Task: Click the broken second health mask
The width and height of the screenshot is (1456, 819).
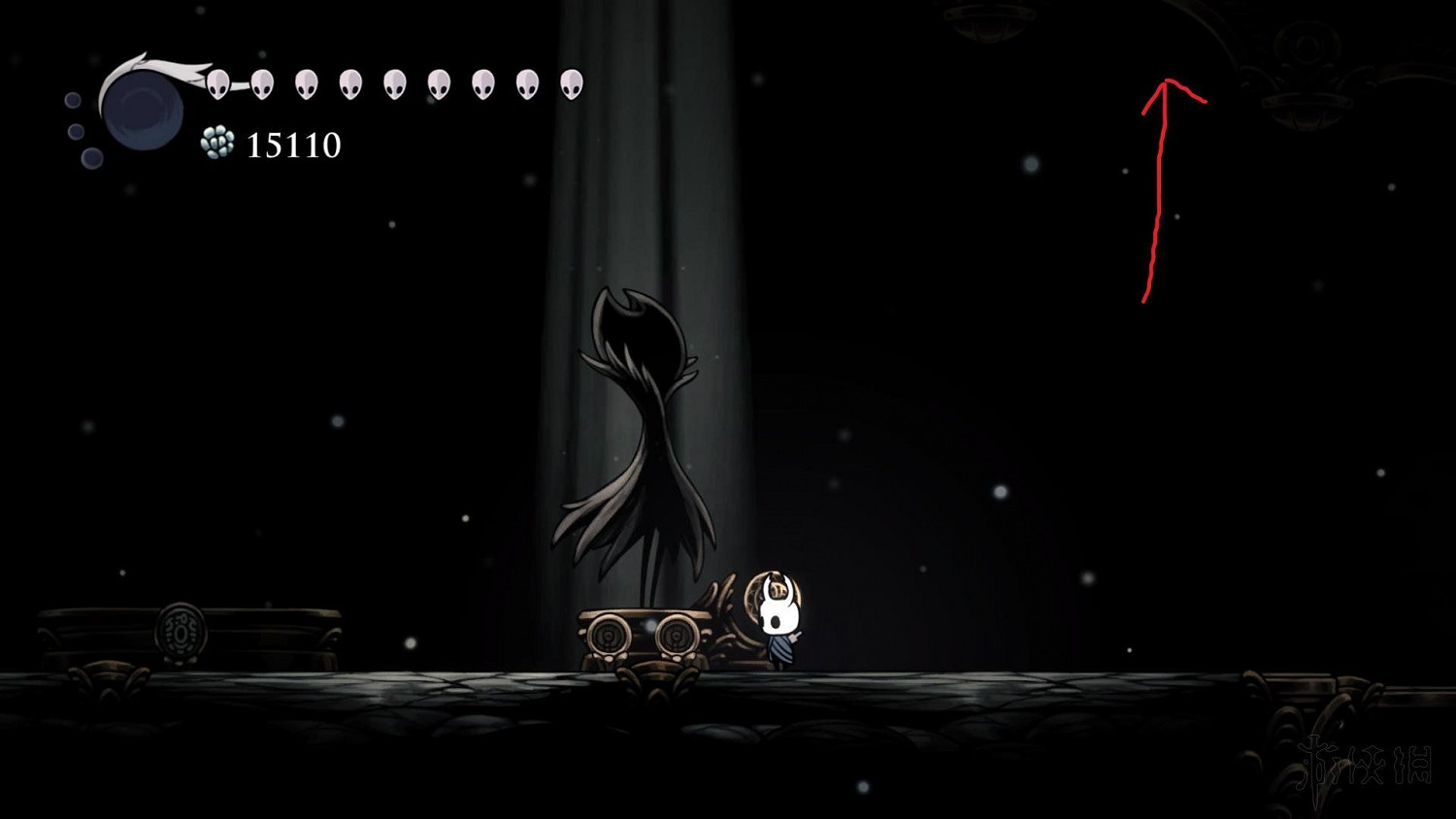Action: coord(260,83)
